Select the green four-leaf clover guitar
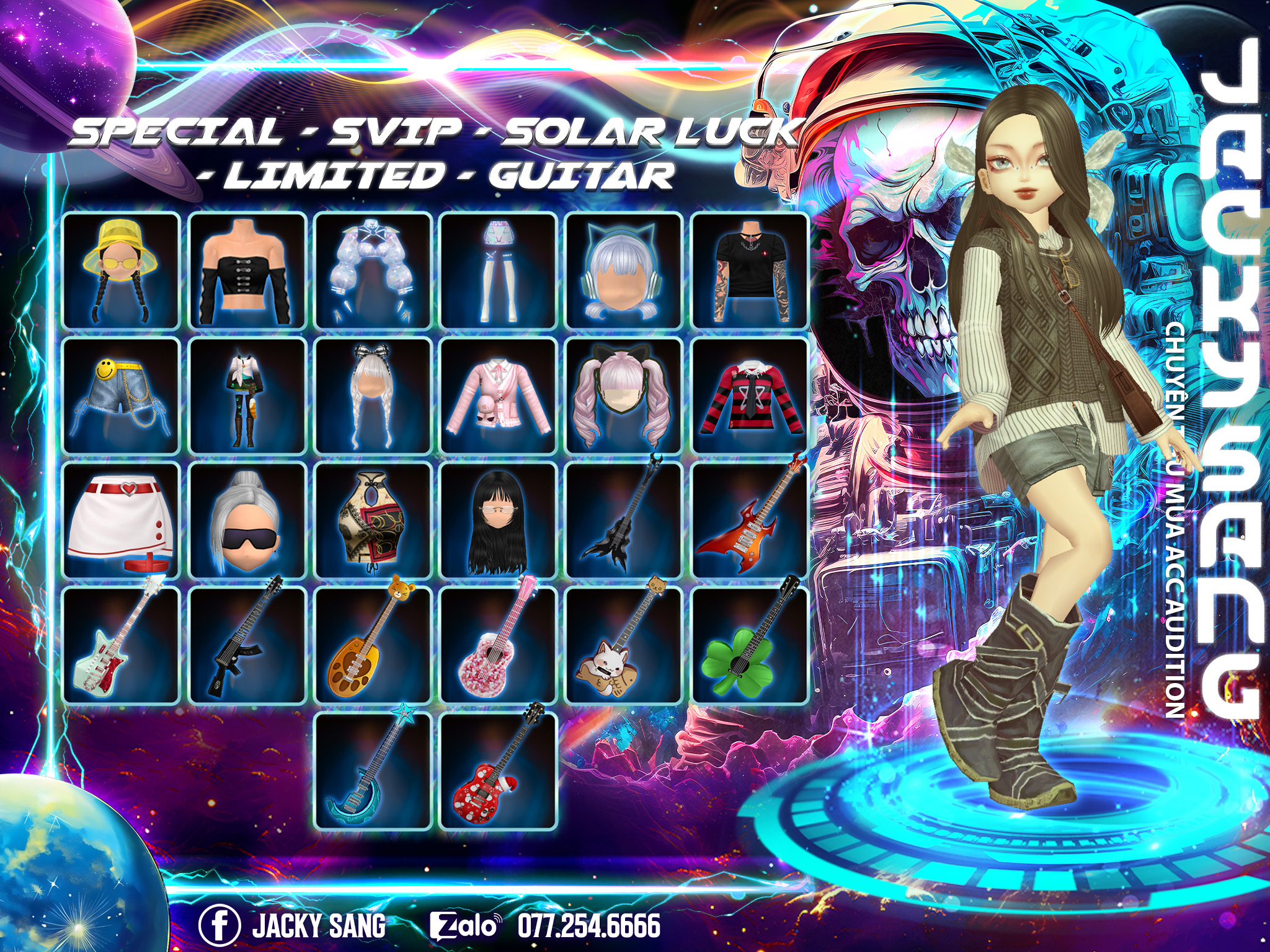Screen dimensions: 1270x952 (750, 645)
